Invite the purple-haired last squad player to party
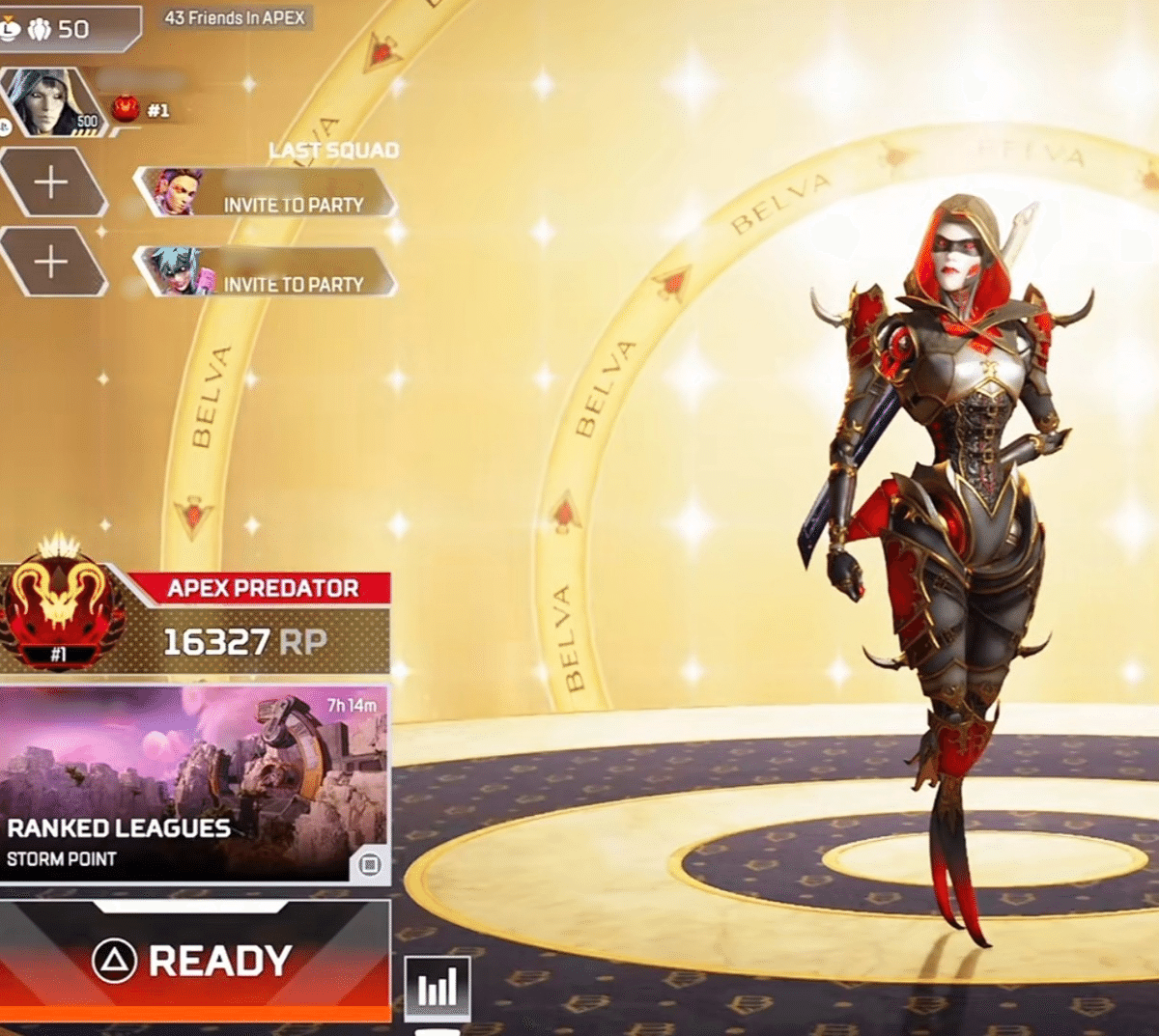 click(266, 193)
